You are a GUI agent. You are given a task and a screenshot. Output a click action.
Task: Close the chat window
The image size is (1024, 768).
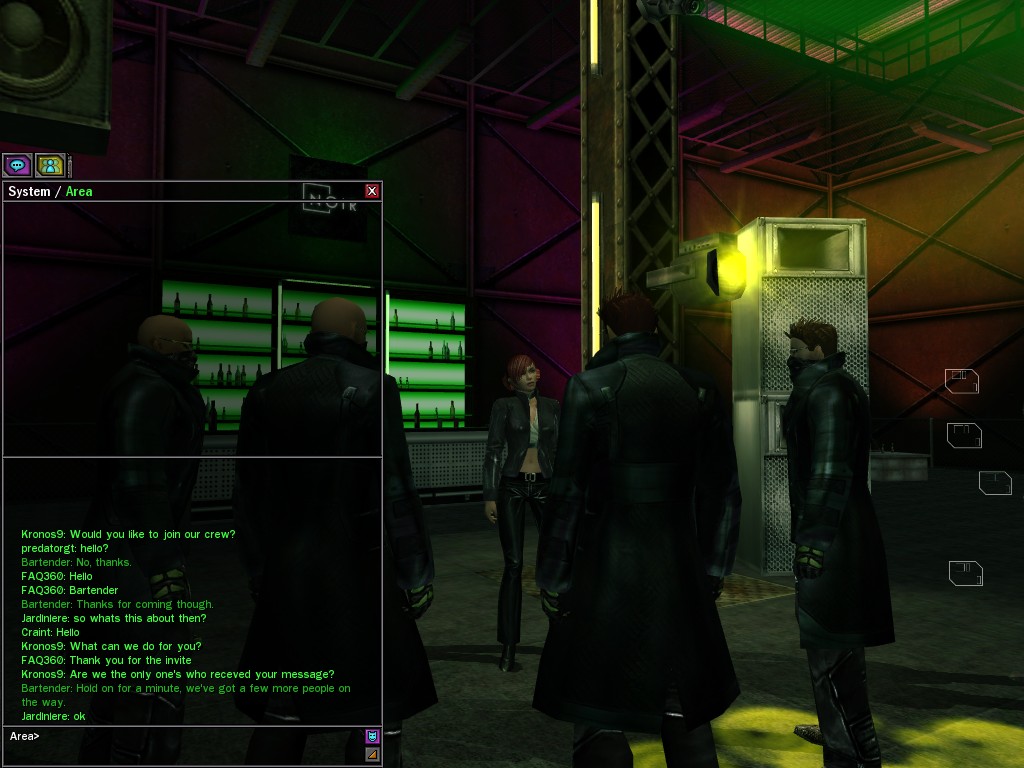[x=372, y=191]
